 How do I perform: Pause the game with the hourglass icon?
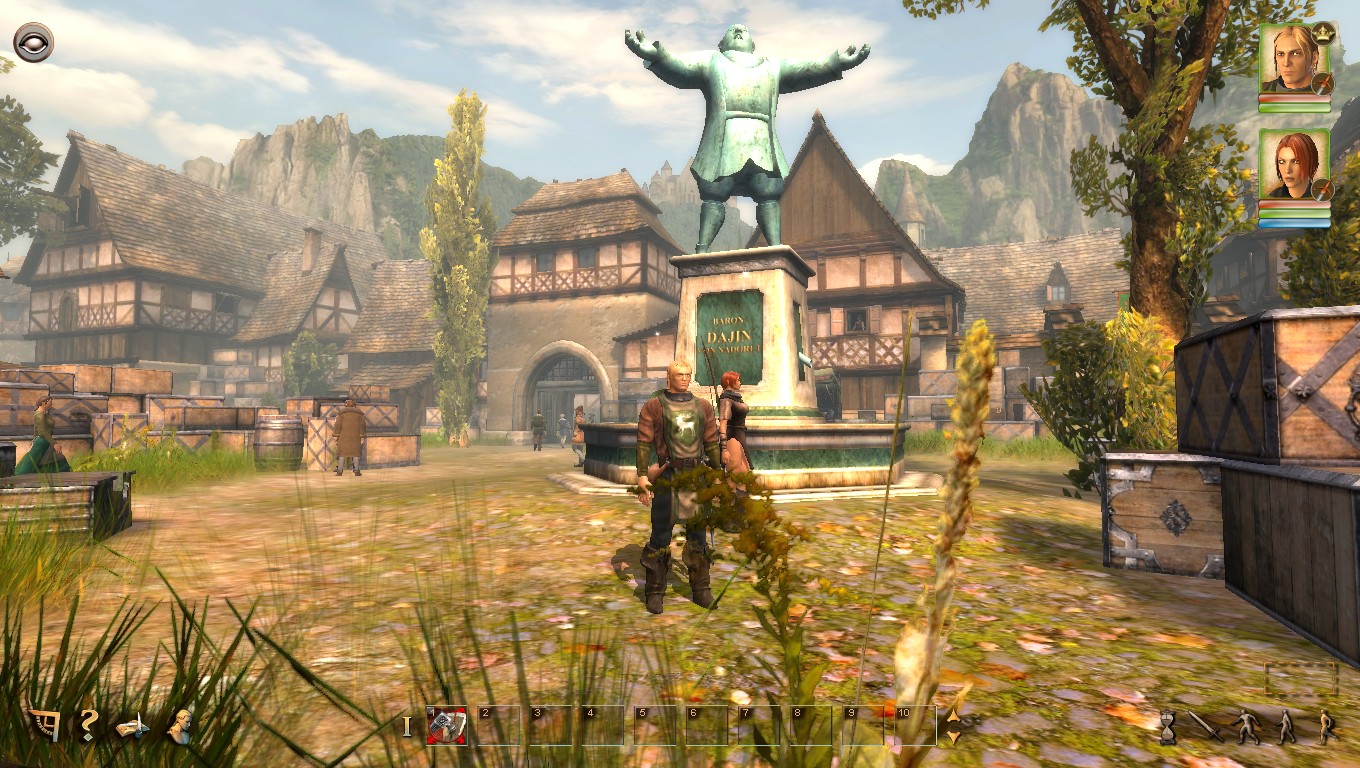[1167, 728]
